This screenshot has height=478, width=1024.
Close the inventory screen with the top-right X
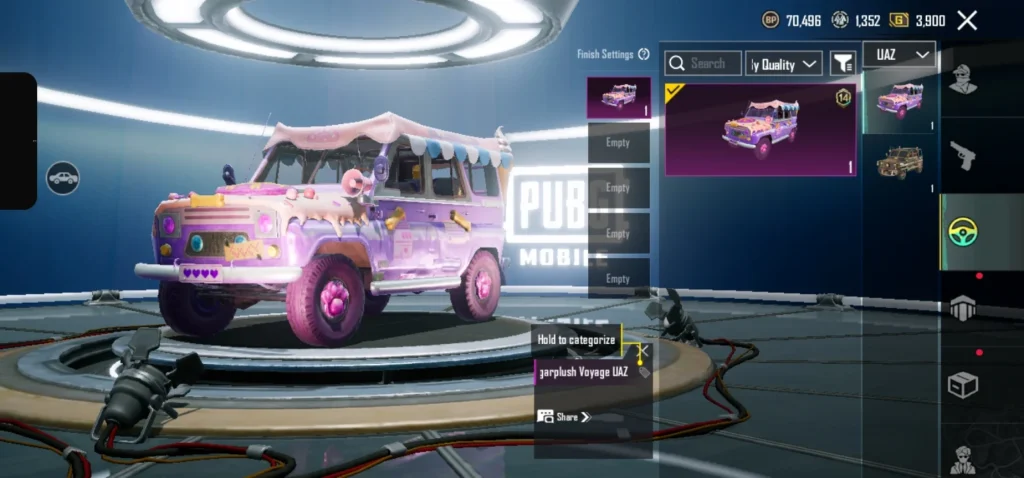(967, 20)
